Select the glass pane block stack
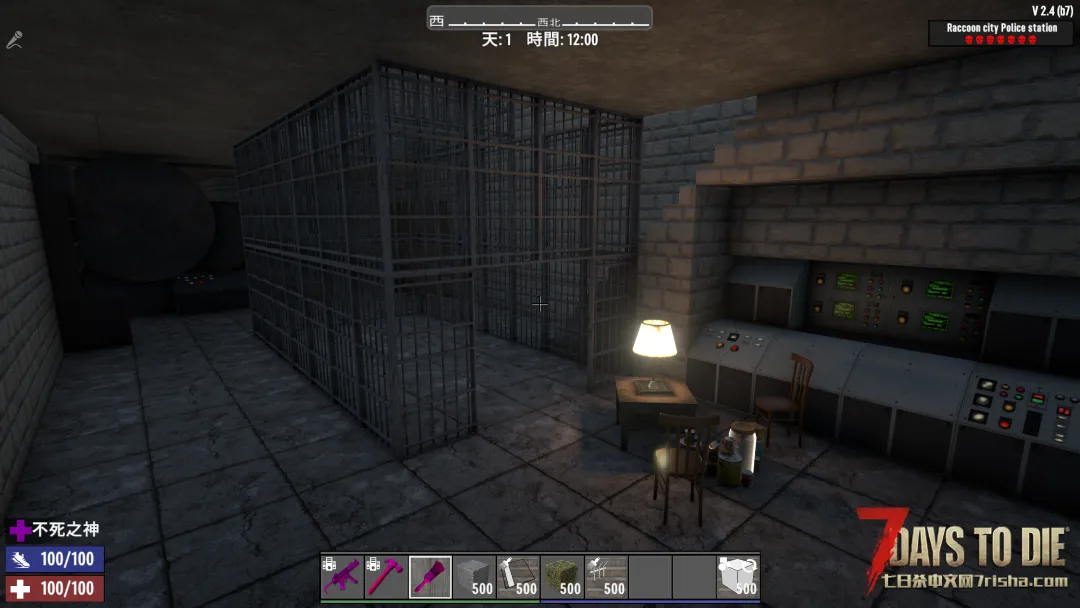Viewport: 1080px width, 608px height. (x=518, y=577)
